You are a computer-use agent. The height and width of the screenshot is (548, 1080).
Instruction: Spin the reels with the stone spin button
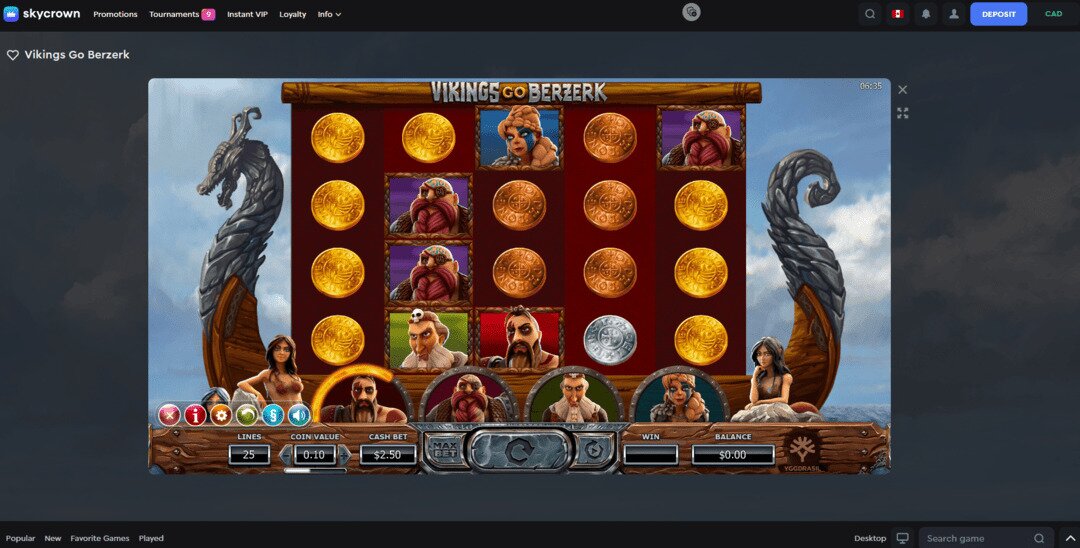click(519, 452)
